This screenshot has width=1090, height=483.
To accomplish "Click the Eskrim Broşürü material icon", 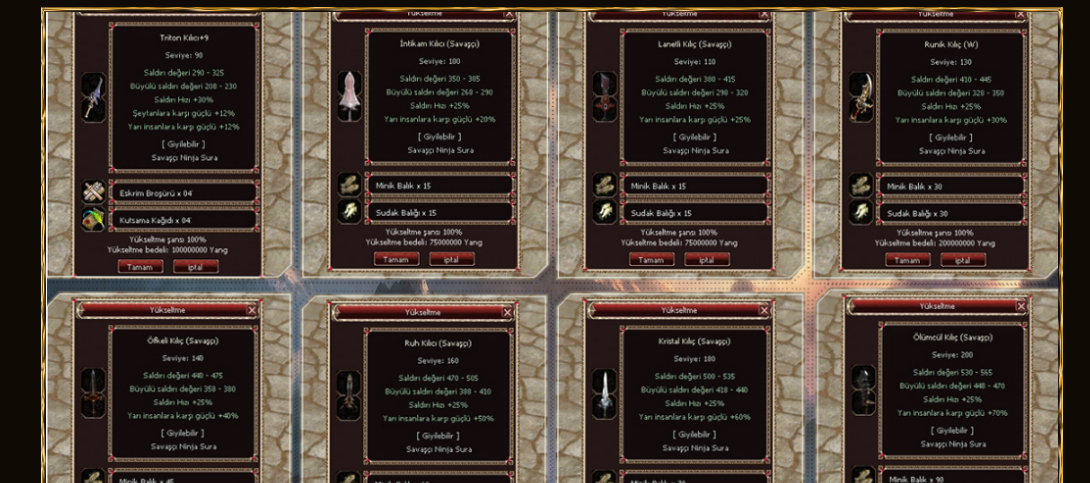I will pyautogui.click(x=93, y=193).
